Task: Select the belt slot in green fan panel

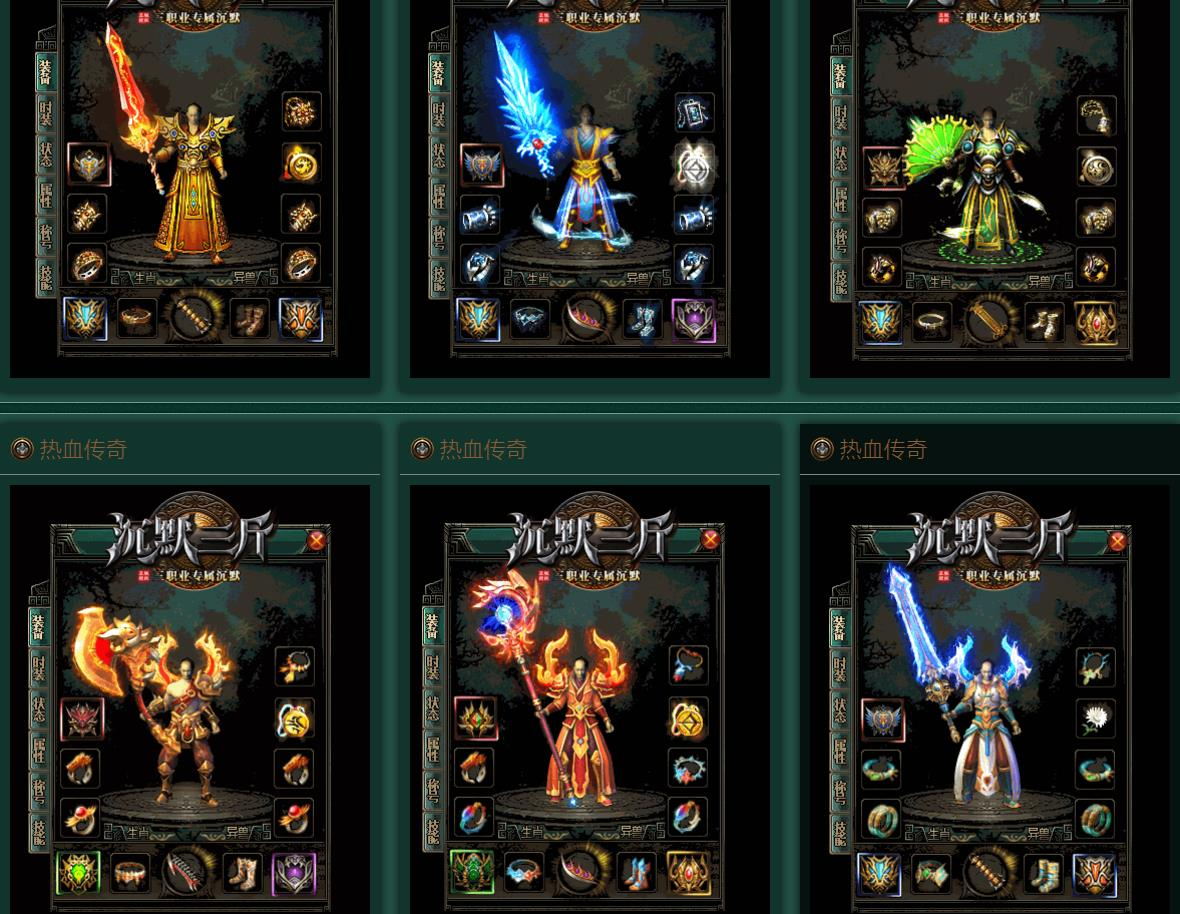Action: [932, 322]
